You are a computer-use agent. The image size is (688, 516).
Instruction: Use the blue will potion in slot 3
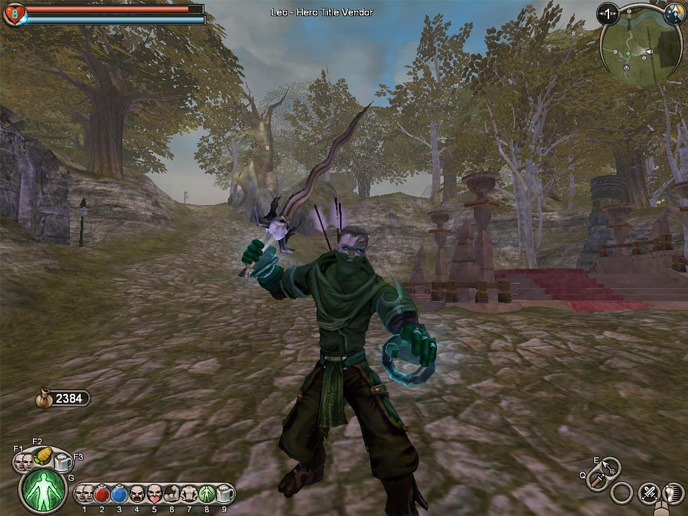[119, 493]
